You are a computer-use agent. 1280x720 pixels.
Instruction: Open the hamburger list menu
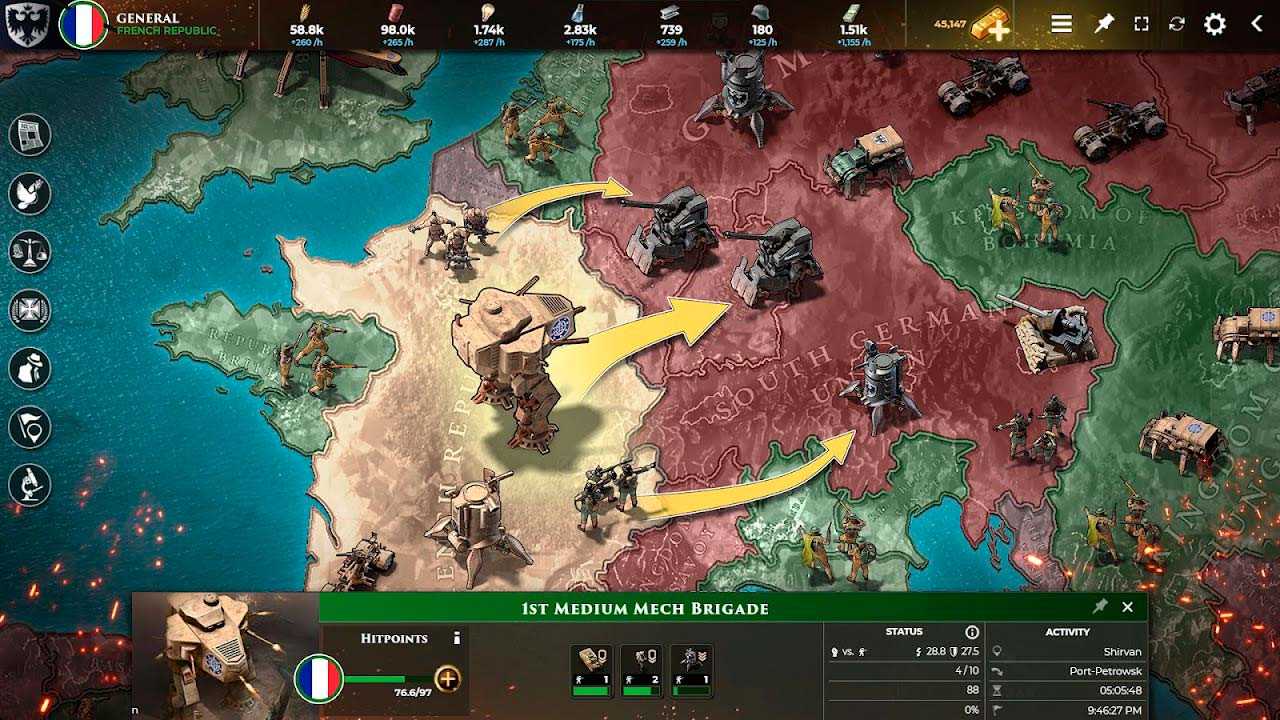click(x=1062, y=24)
